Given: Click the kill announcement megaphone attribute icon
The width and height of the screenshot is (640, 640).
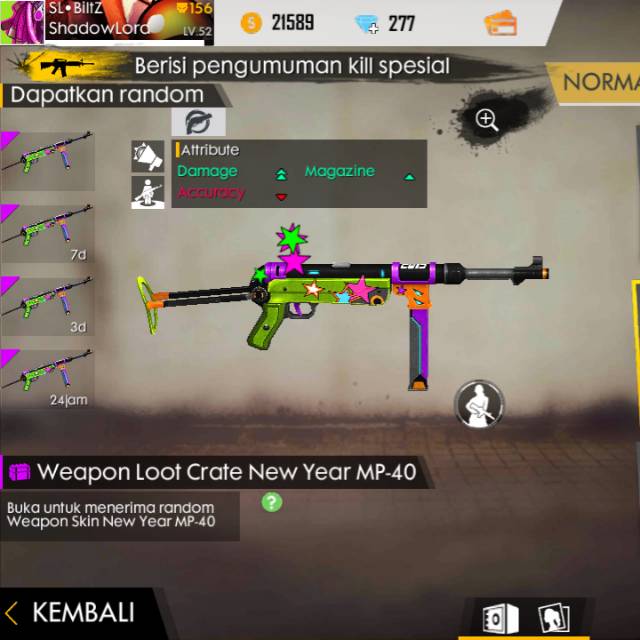Looking at the screenshot, I should 148,156.
